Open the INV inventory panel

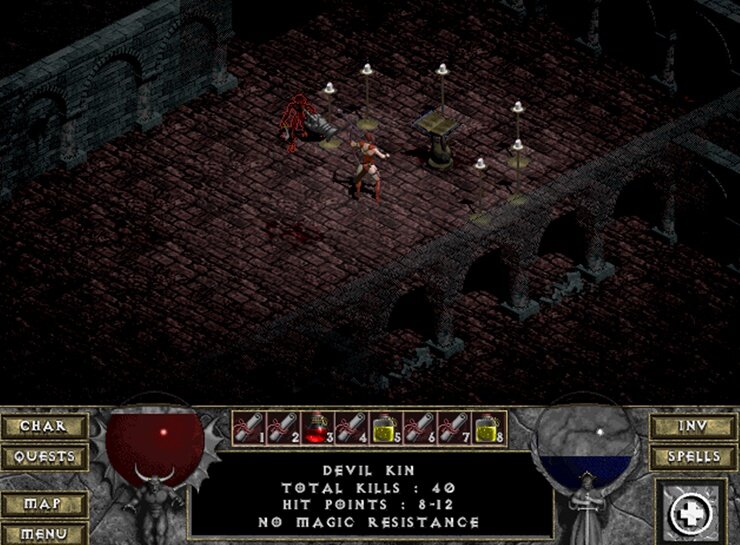pos(694,426)
